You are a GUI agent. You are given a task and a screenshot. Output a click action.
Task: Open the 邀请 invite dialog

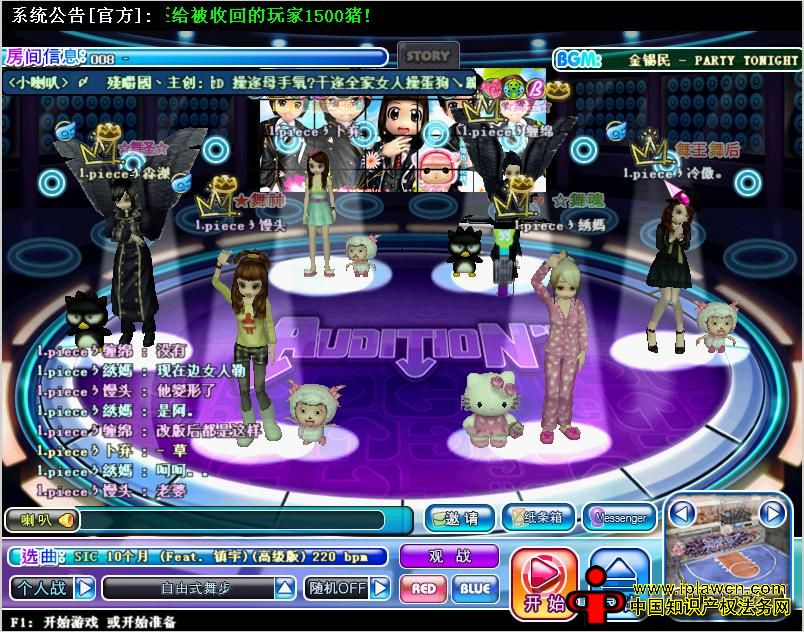click(458, 518)
